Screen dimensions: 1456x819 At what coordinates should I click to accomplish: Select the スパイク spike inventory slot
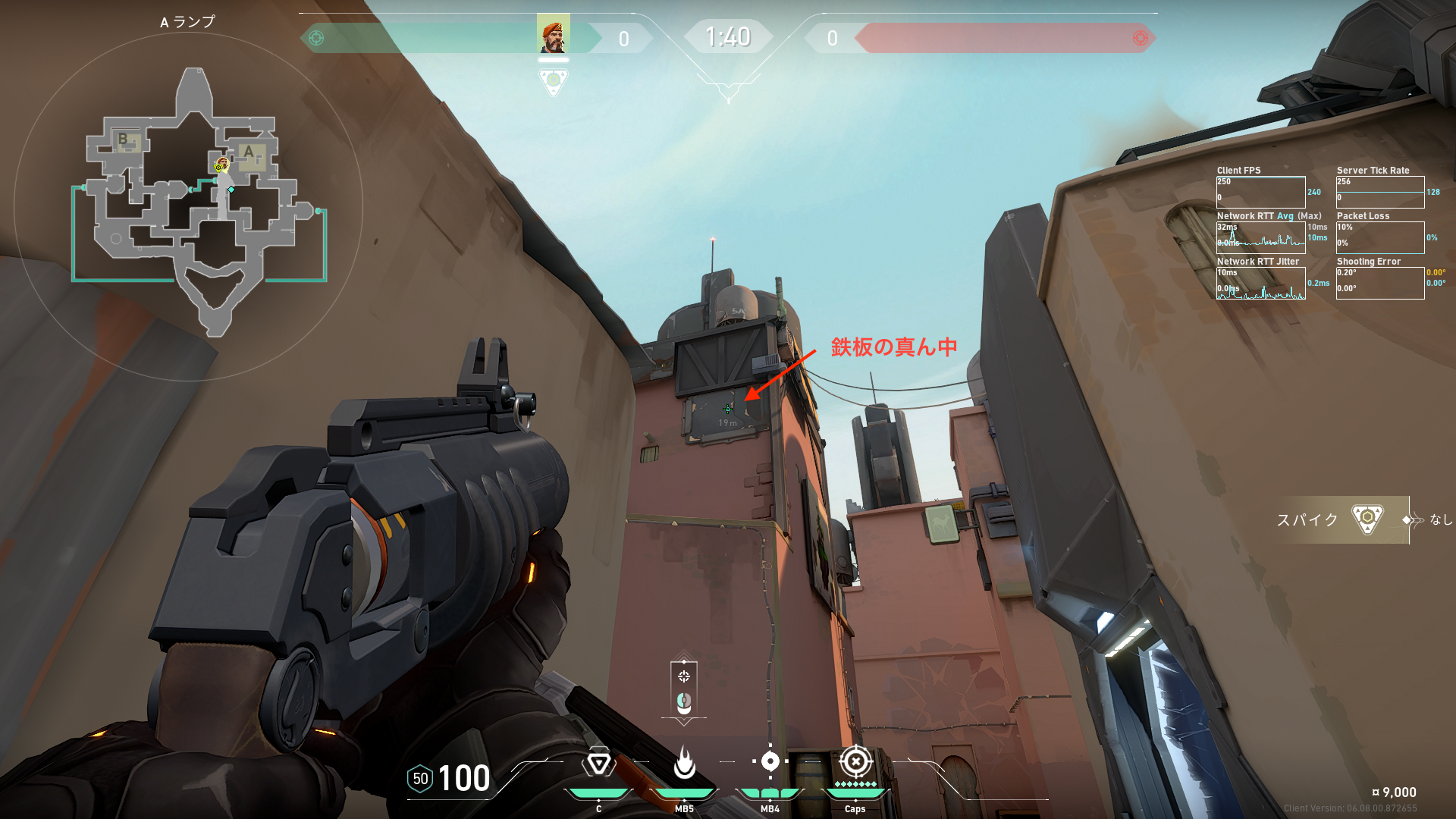pos(1342,519)
